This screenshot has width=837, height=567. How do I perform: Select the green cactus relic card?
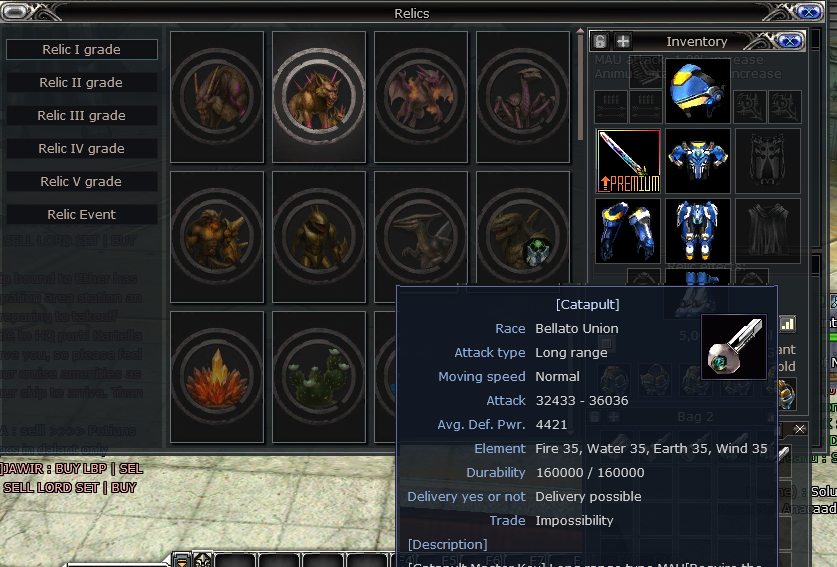(319, 377)
